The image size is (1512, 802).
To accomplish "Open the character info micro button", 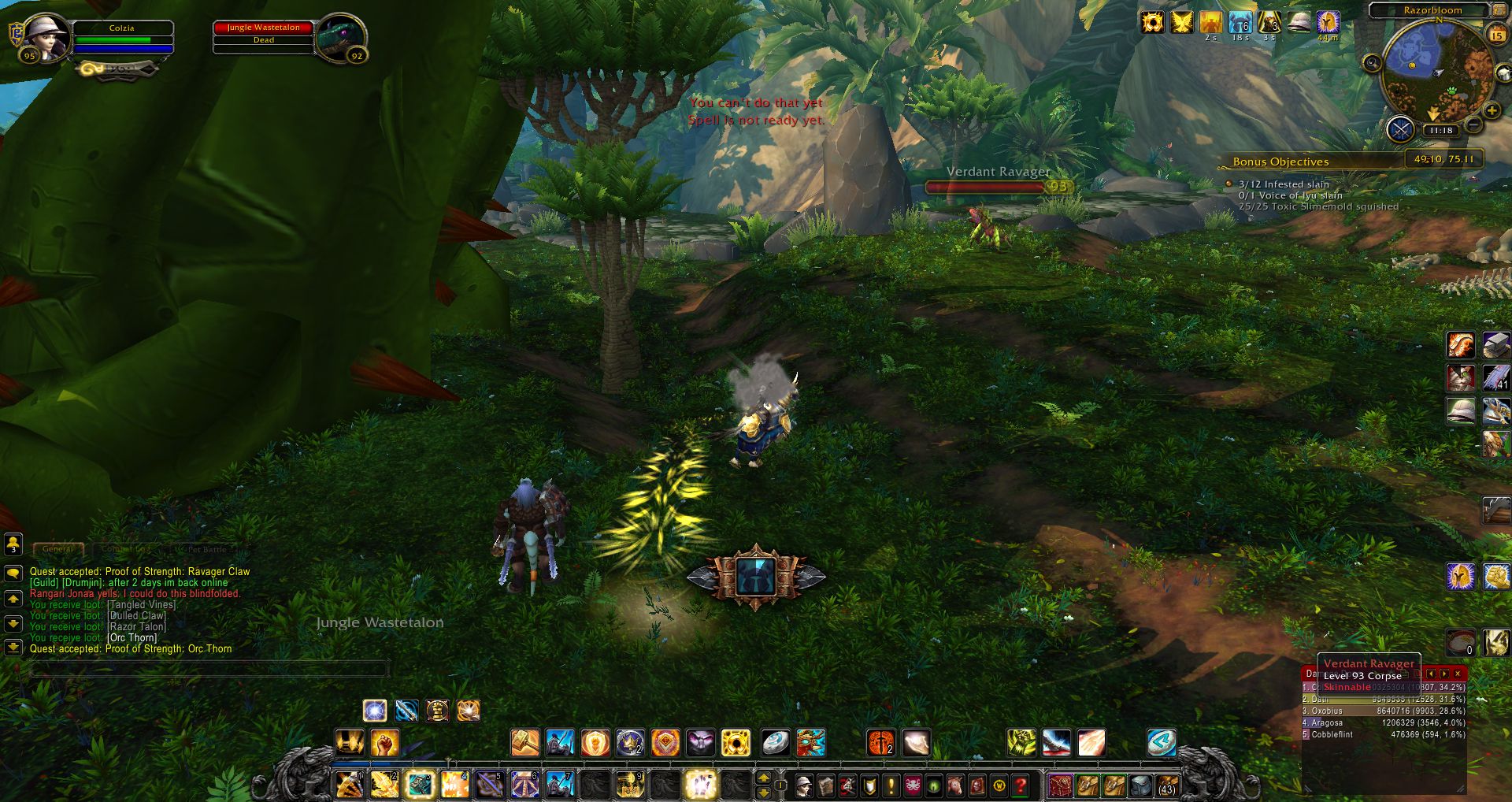I will click(804, 785).
